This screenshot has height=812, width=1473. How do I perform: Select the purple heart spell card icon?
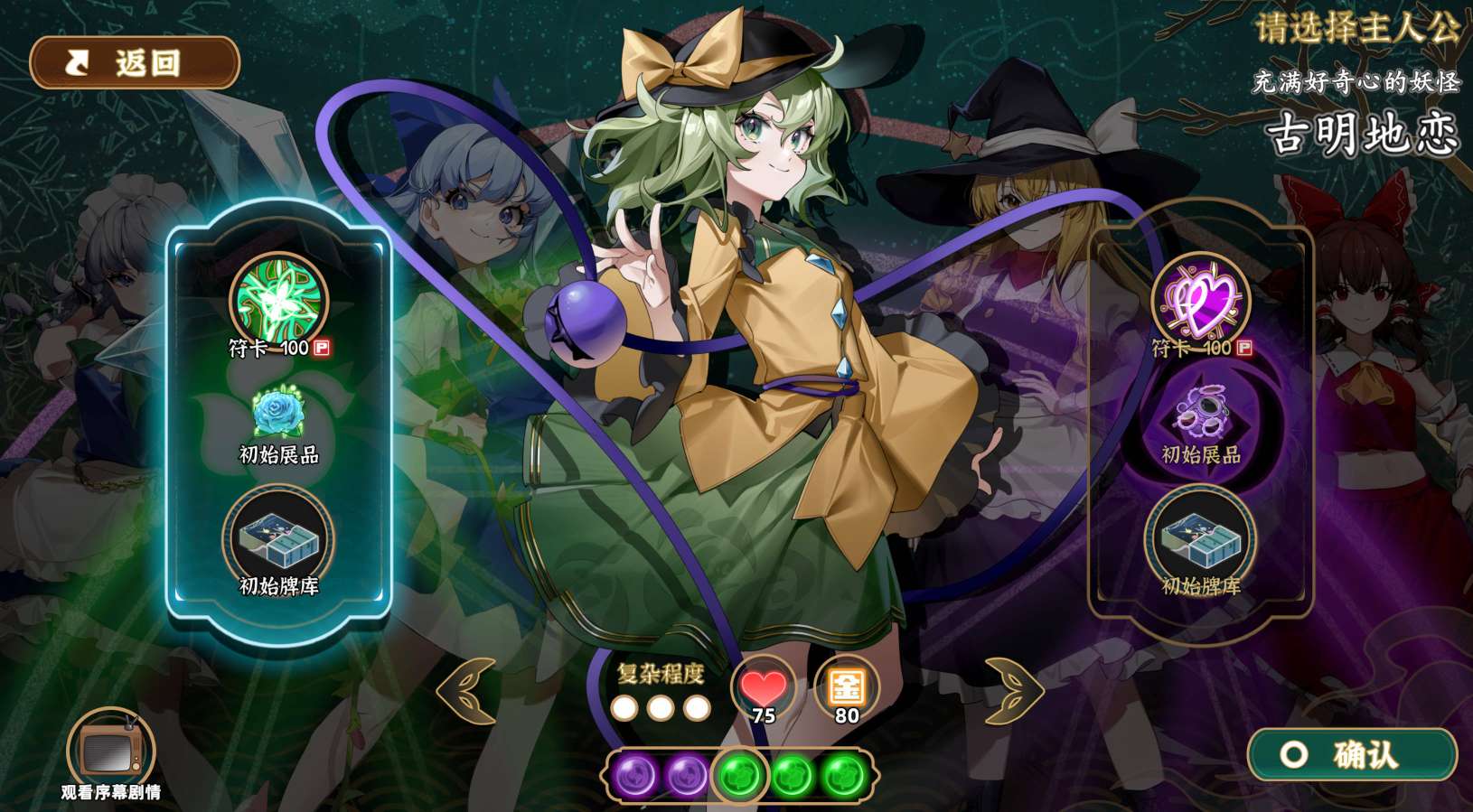(1200, 299)
